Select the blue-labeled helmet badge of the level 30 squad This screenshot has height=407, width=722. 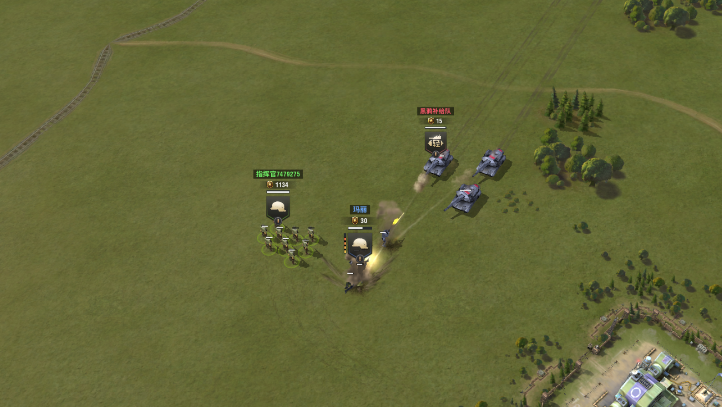[359, 242]
